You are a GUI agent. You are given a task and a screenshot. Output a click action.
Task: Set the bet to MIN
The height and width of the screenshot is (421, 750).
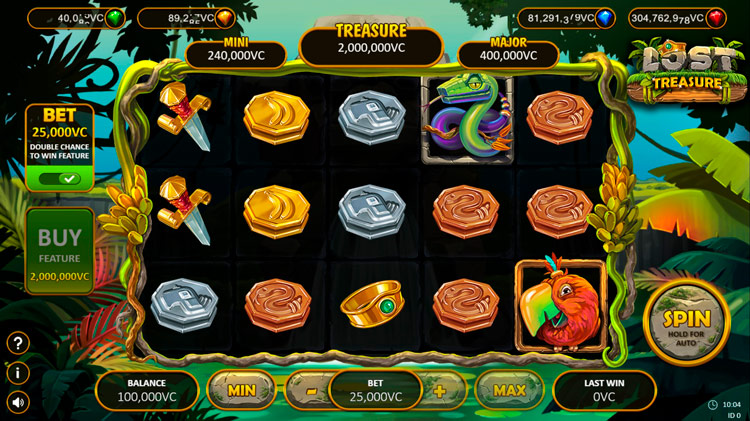(x=241, y=390)
